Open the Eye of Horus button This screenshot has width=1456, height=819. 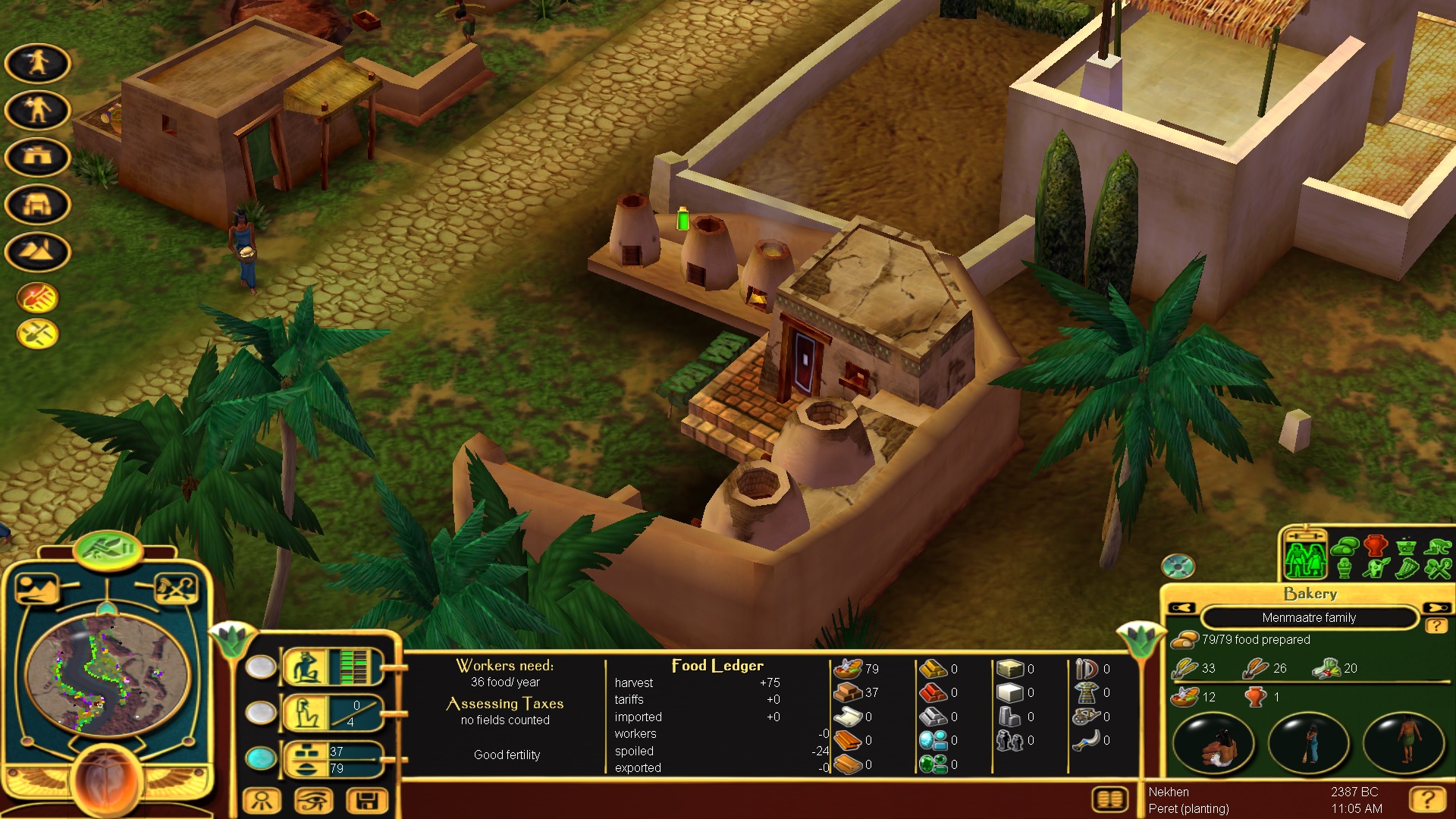(x=314, y=801)
